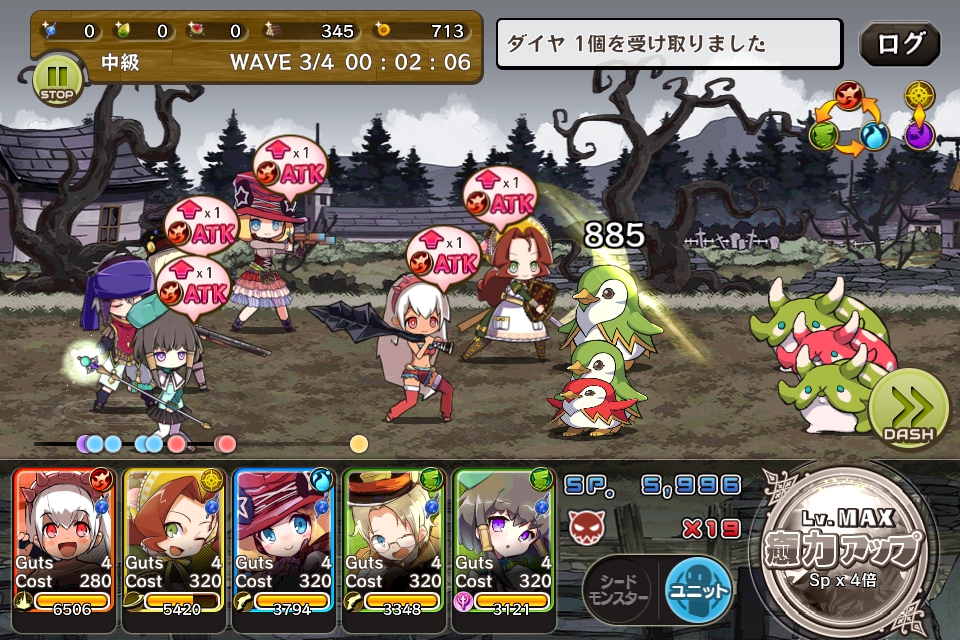Click the diamond received notification message
The width and height of the screenshot is (960, 640).
(670, 44)
